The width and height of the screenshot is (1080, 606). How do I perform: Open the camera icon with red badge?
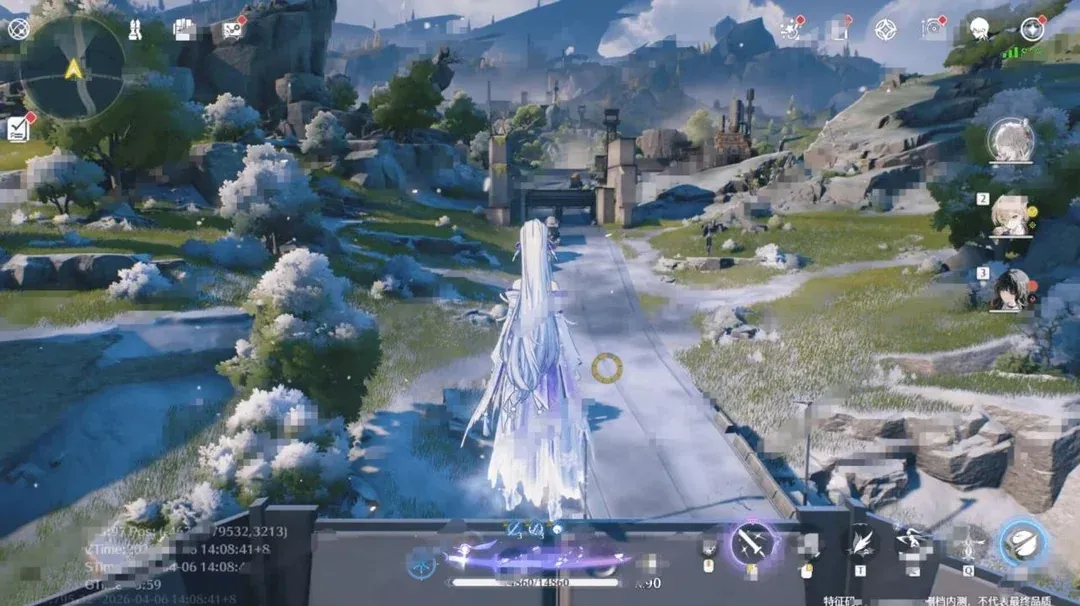pos(934,29)
